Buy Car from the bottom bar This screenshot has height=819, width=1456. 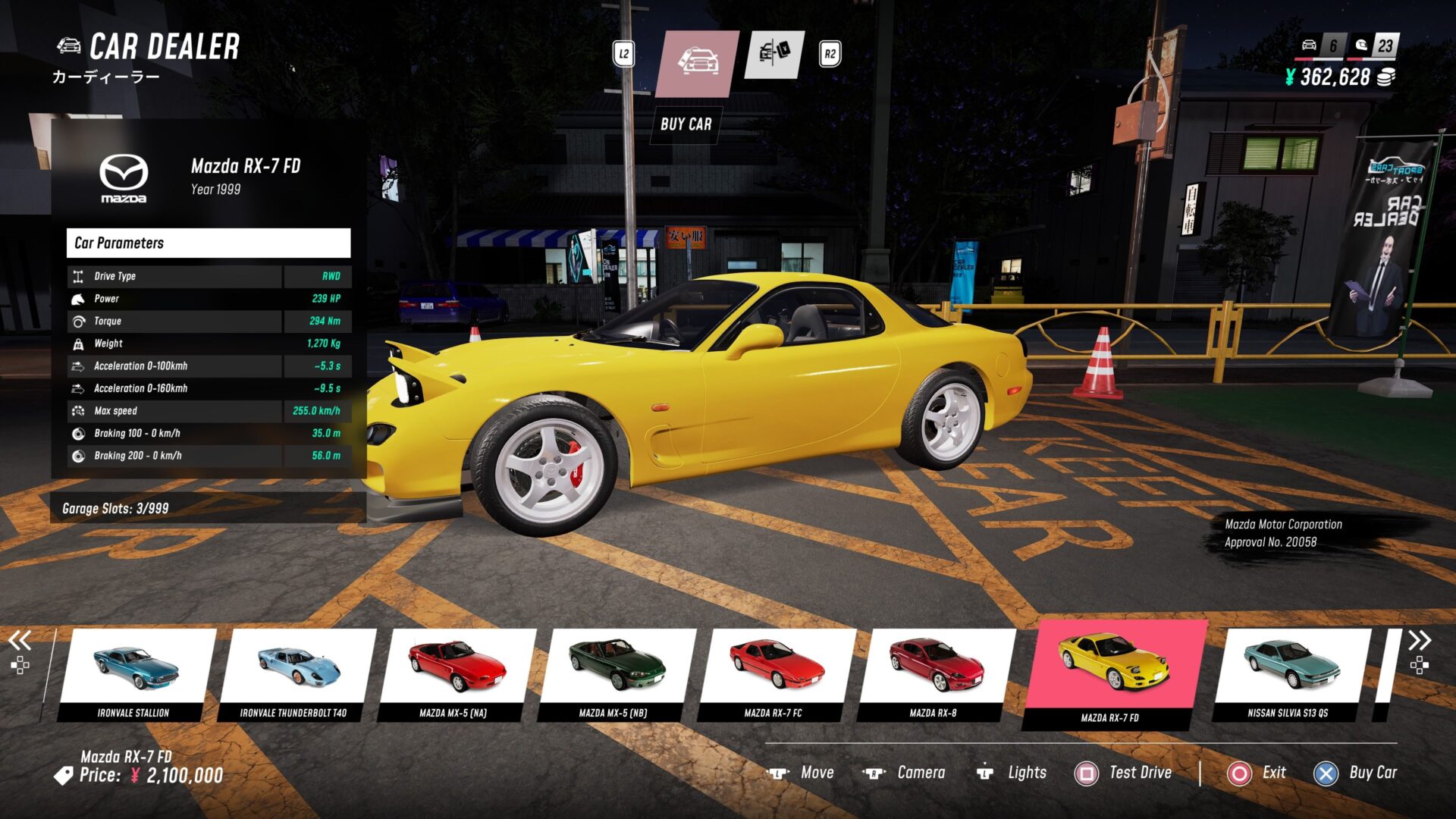(x=1356, y=773)
